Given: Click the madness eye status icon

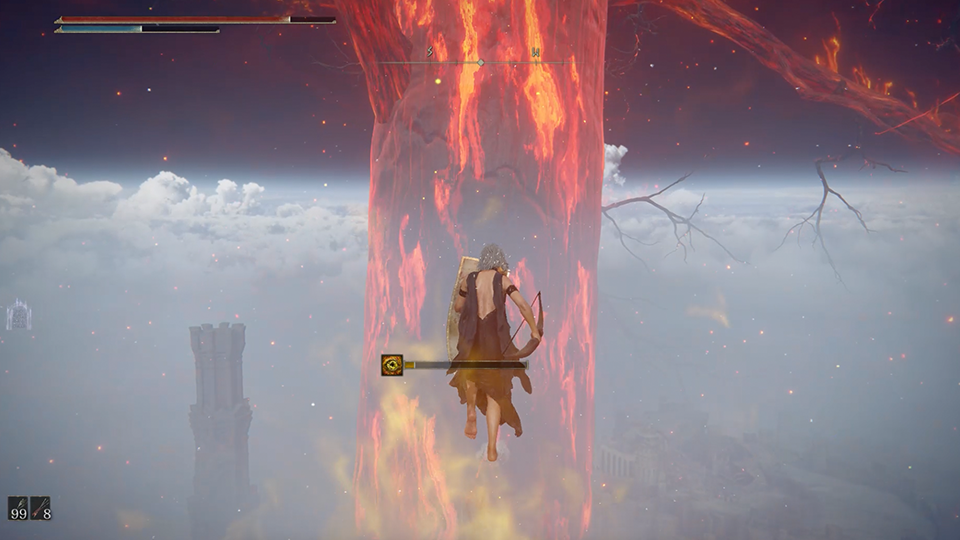Looking at the screenshot, I should 391,365.
